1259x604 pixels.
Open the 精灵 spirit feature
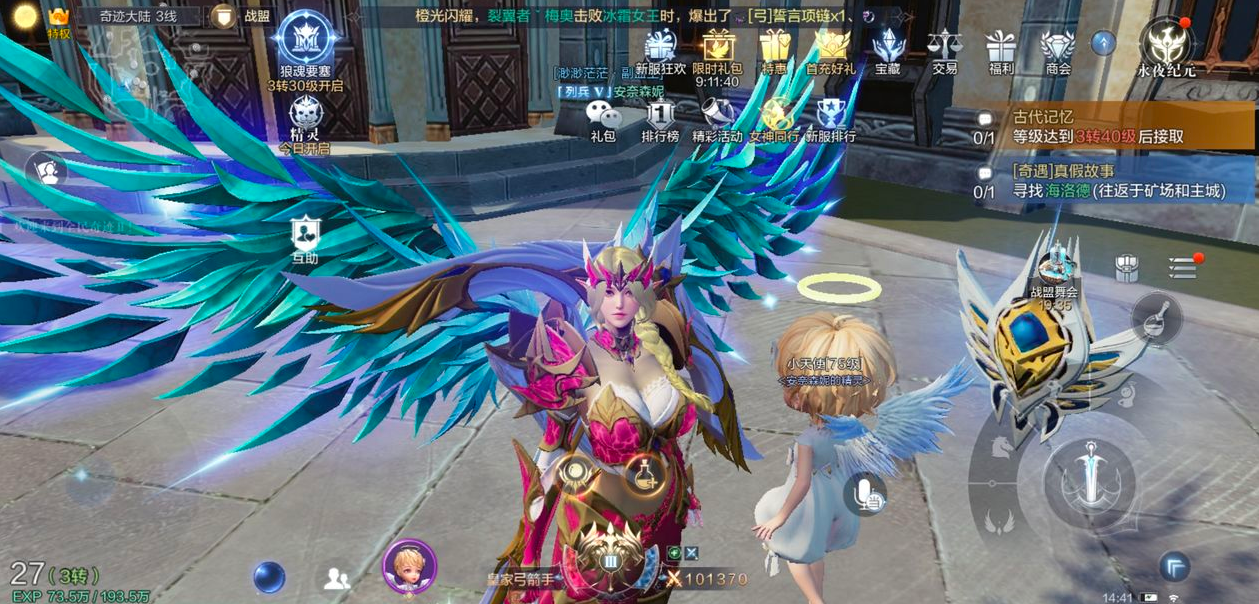point(305,122)
